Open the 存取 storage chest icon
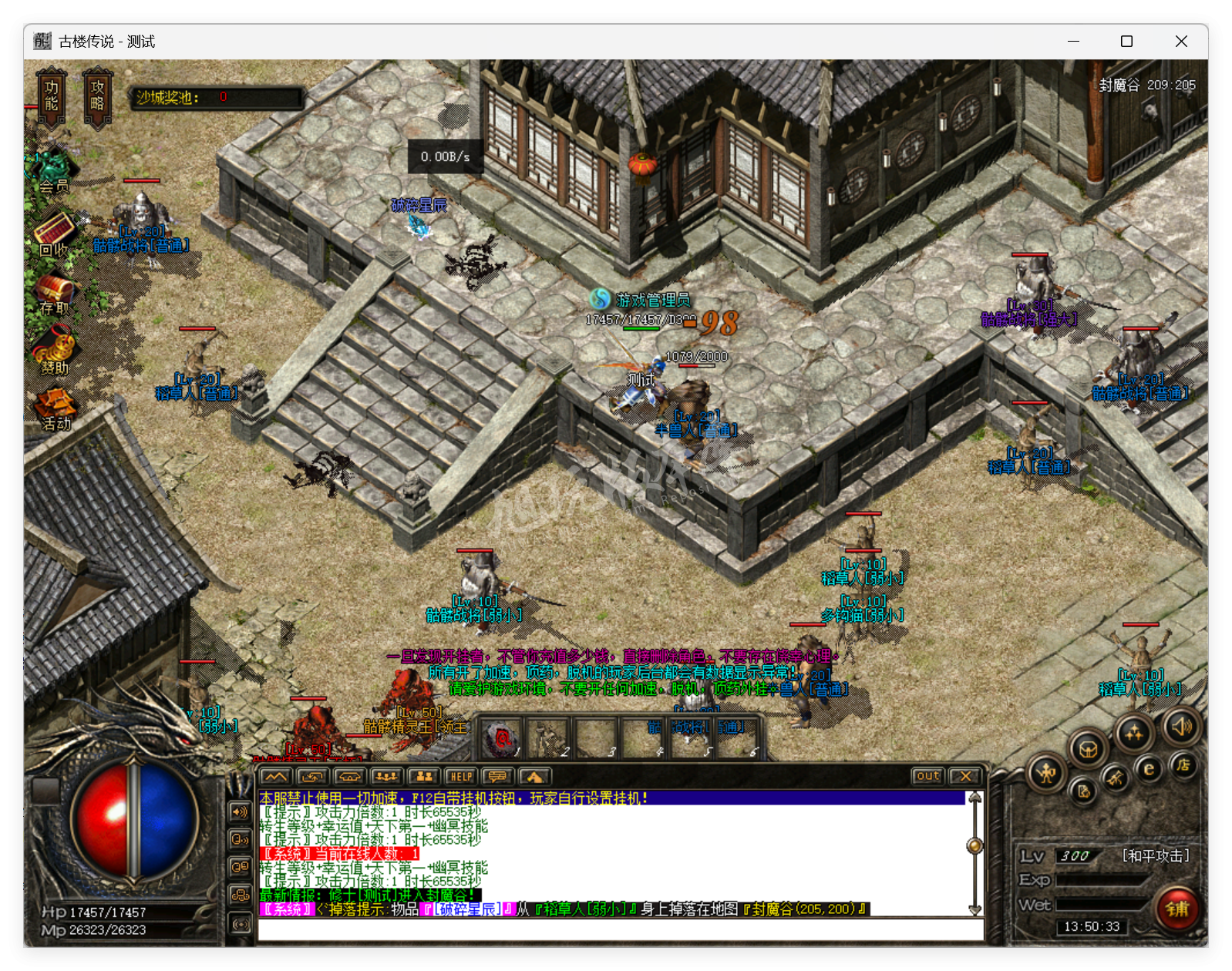 [x=54, y=289]
